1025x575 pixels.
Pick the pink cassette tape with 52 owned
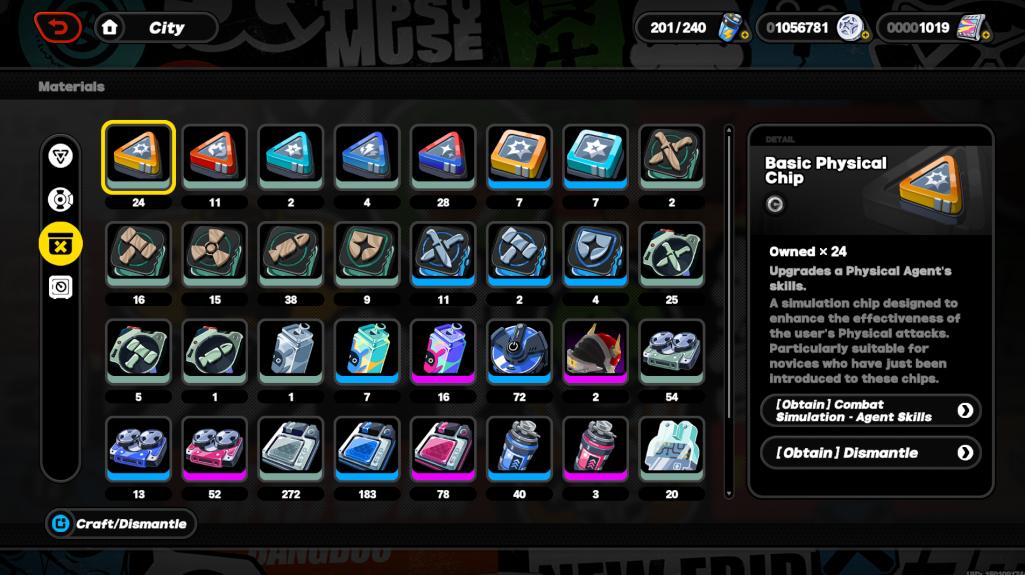tap(215, 449)
